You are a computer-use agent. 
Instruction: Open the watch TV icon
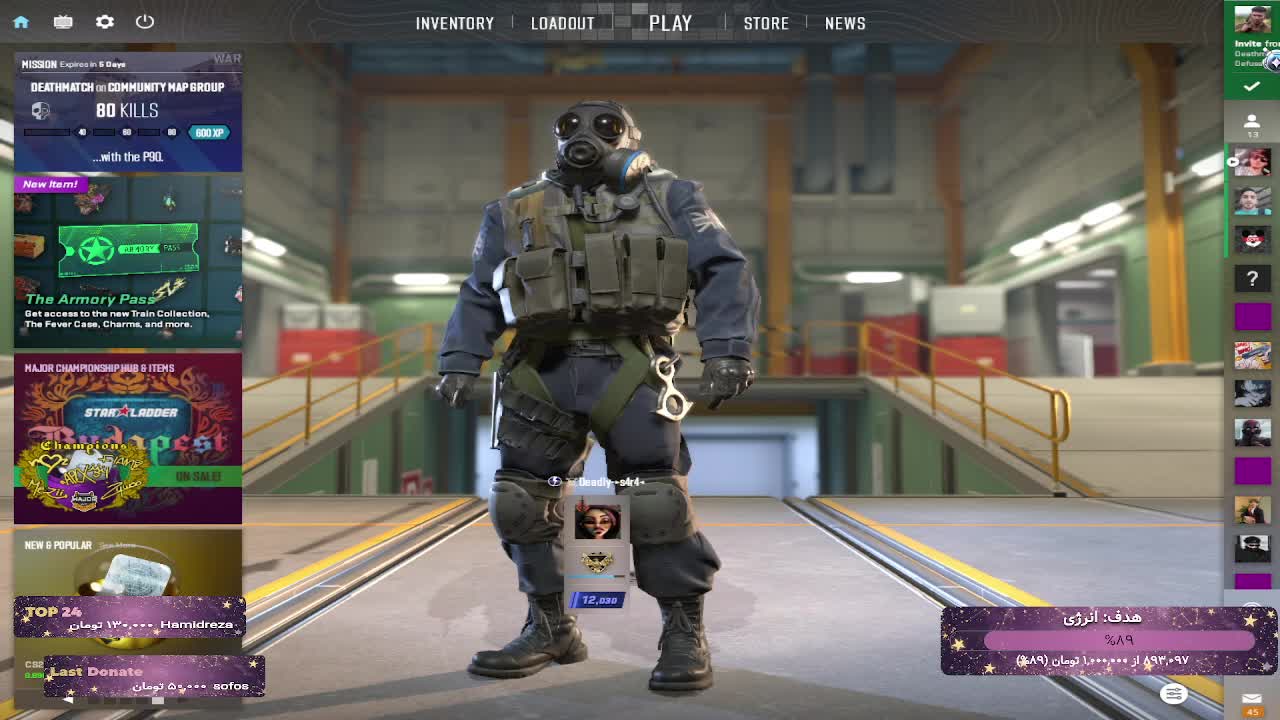pyautogui.click(x=63, y=22)
